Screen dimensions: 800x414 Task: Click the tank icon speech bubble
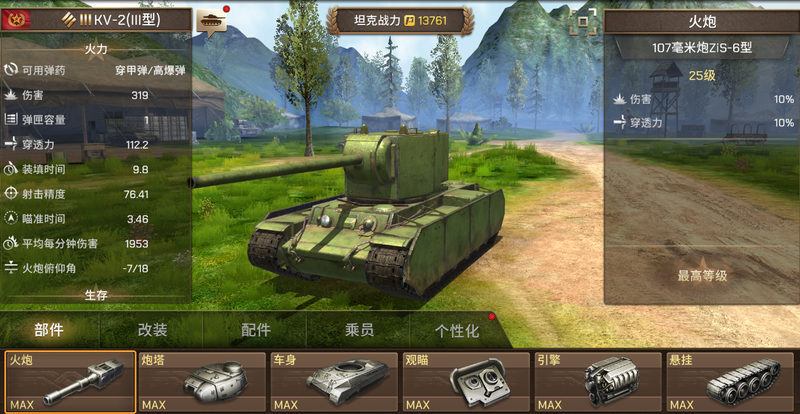point(212,20)
